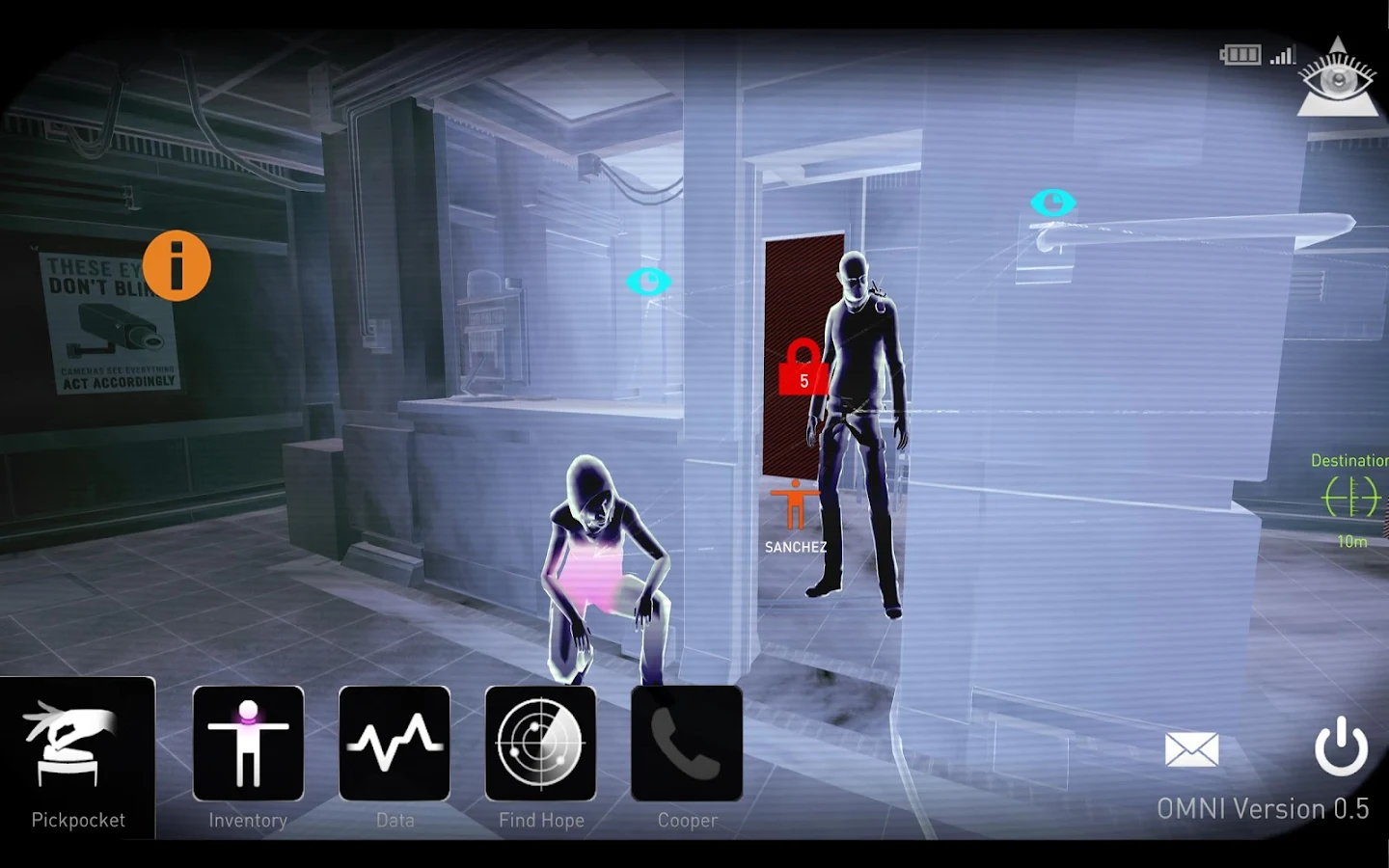
Task: Toggle the security camera eye above the doorway
Action: tap(1052, 203)
